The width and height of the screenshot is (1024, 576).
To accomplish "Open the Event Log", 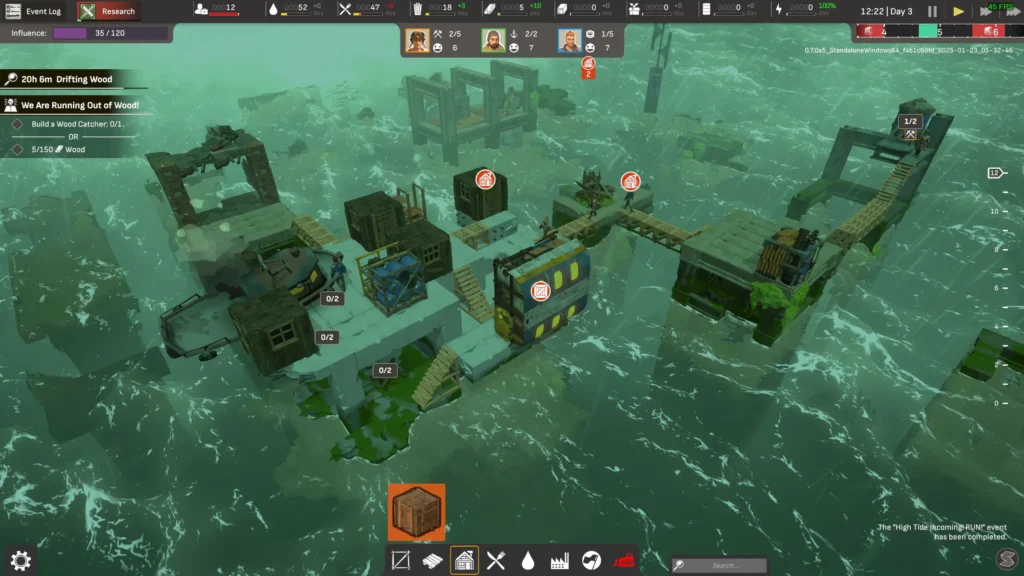I will 35,11.
